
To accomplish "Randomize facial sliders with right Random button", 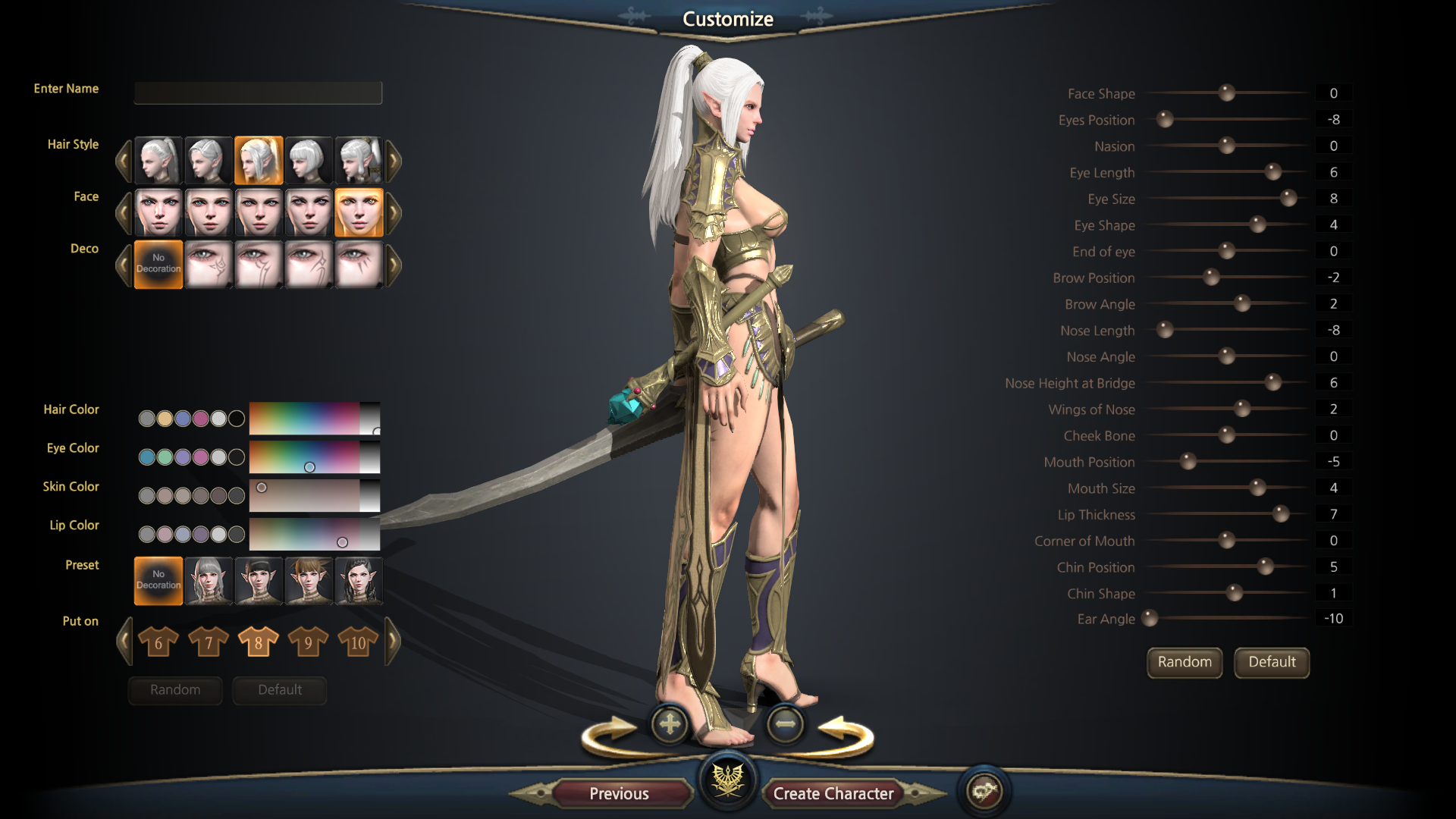I will (1184, 662).
